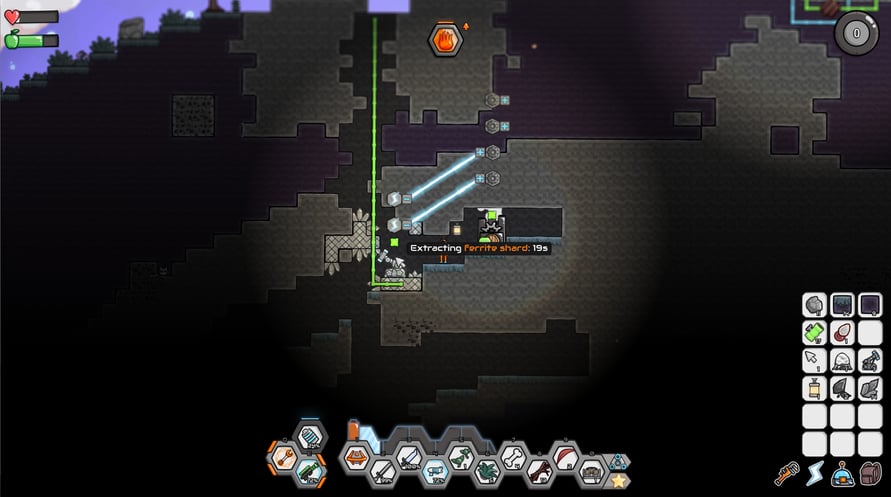The width and height of the screenshot is (891, 497).
Task: Select the red curved blade hotbar slot
Action: point(565,458)
